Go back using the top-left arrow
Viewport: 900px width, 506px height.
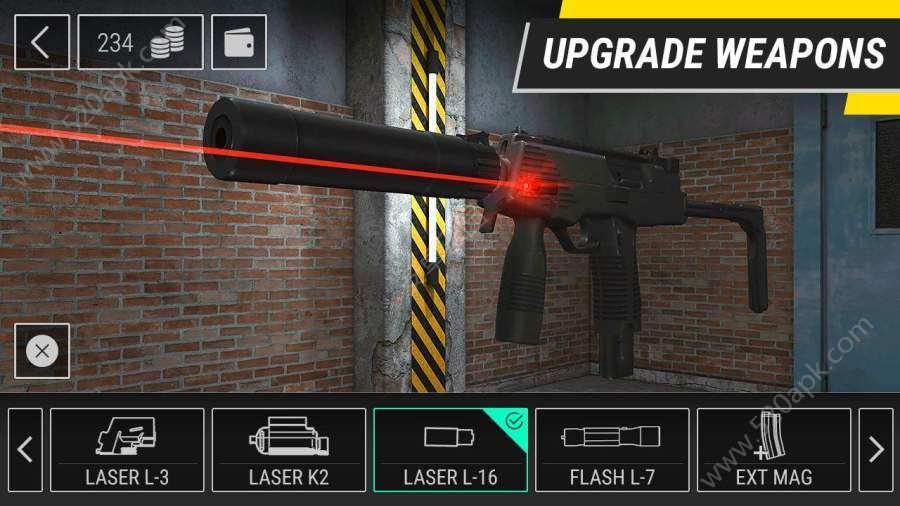click(x=41, y=42)
